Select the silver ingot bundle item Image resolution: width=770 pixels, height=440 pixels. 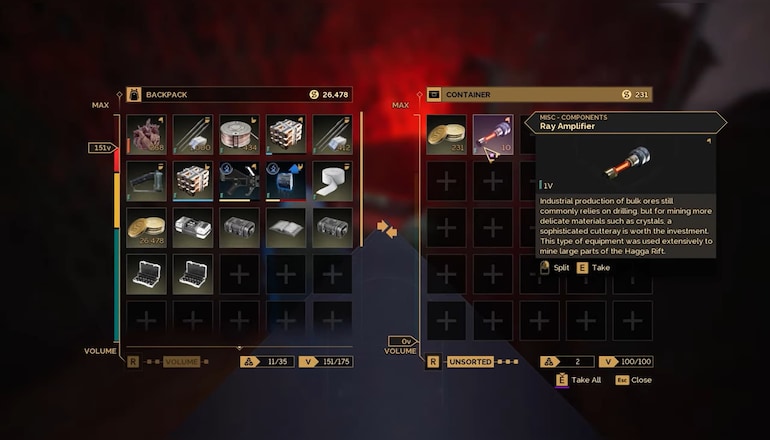click(192, 228)
